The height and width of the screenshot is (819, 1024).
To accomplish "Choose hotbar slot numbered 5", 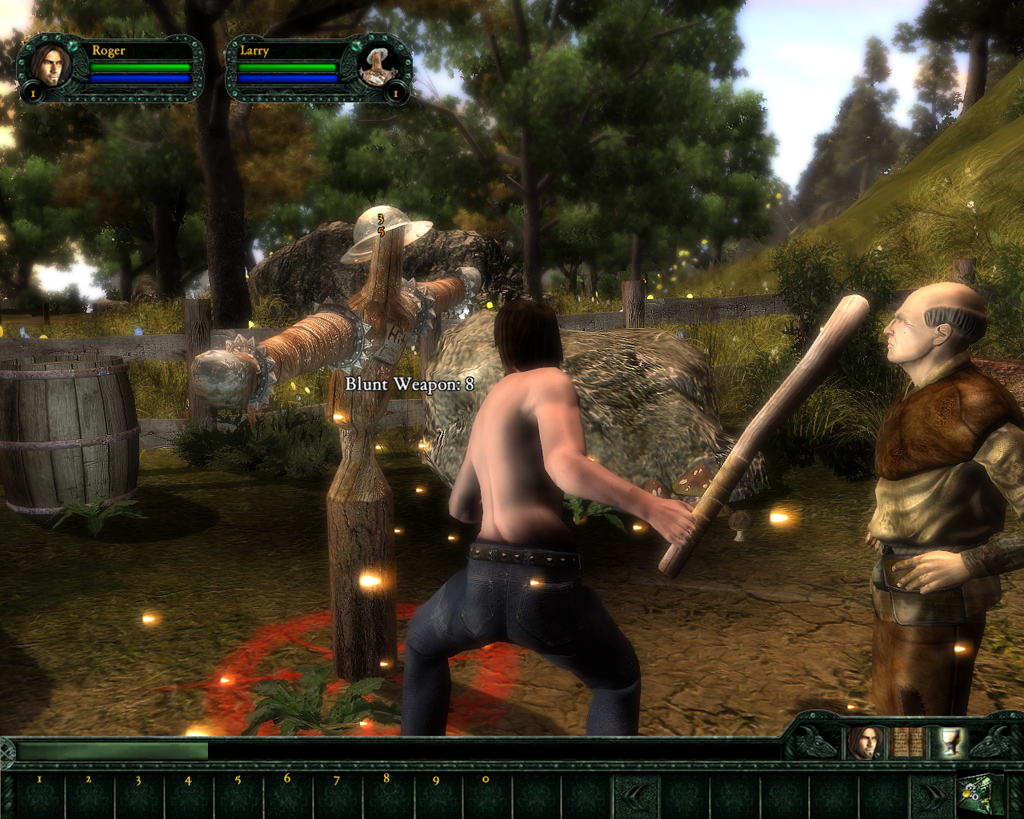I will pos(238,795).
